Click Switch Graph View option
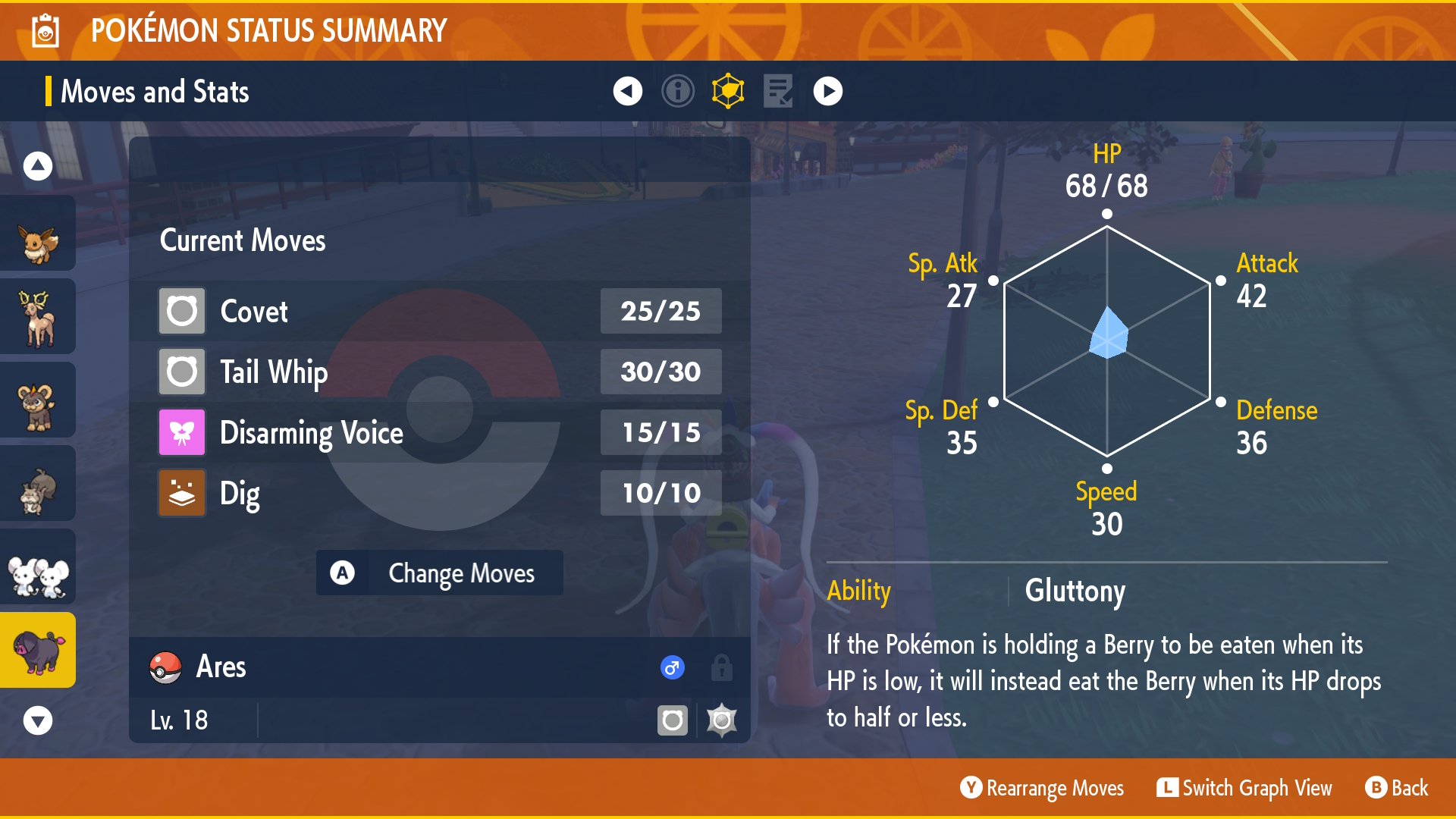Viewport: 1456px width, 819px height. point(1244,789)
